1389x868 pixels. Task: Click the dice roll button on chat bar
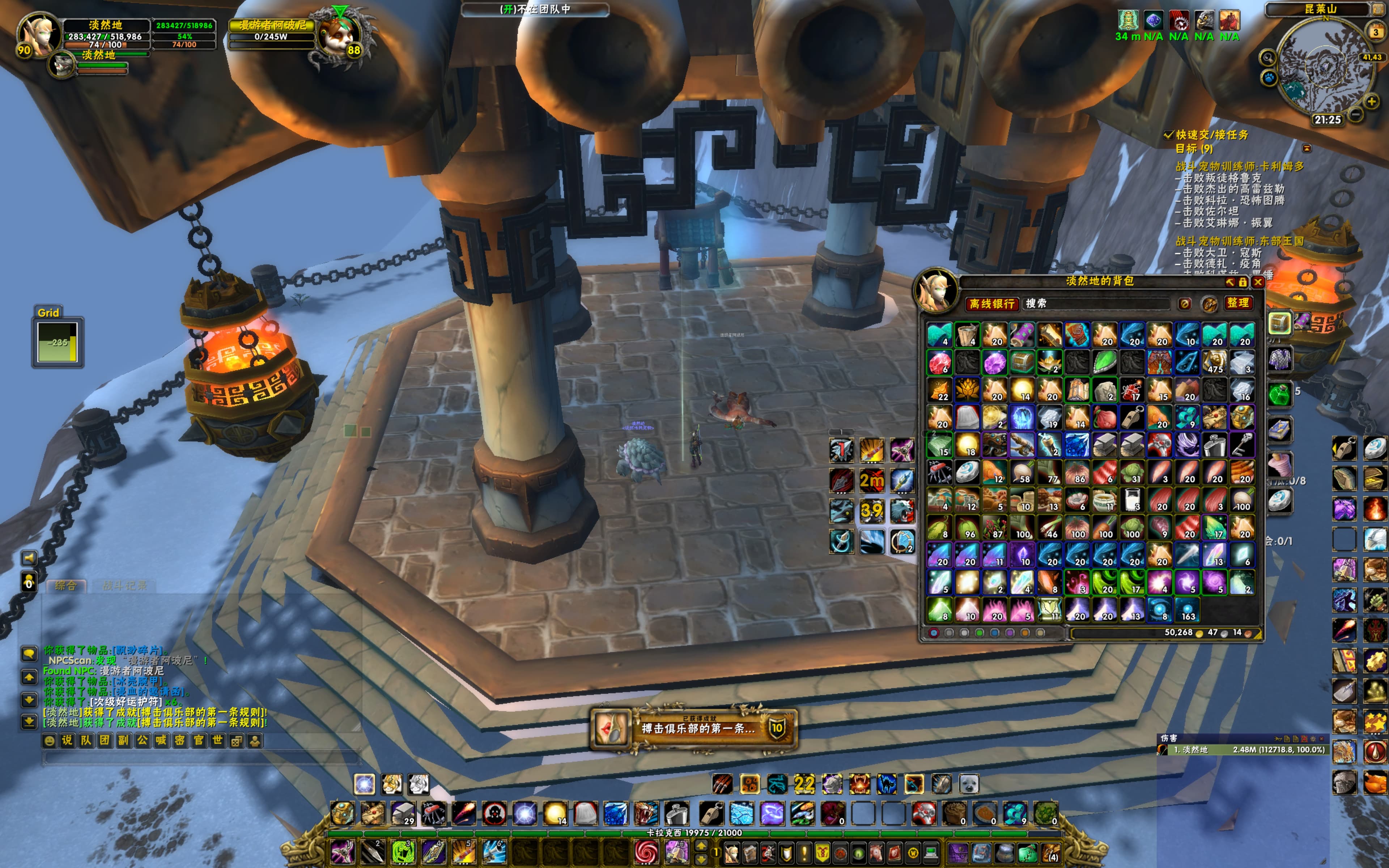(236, 741)
